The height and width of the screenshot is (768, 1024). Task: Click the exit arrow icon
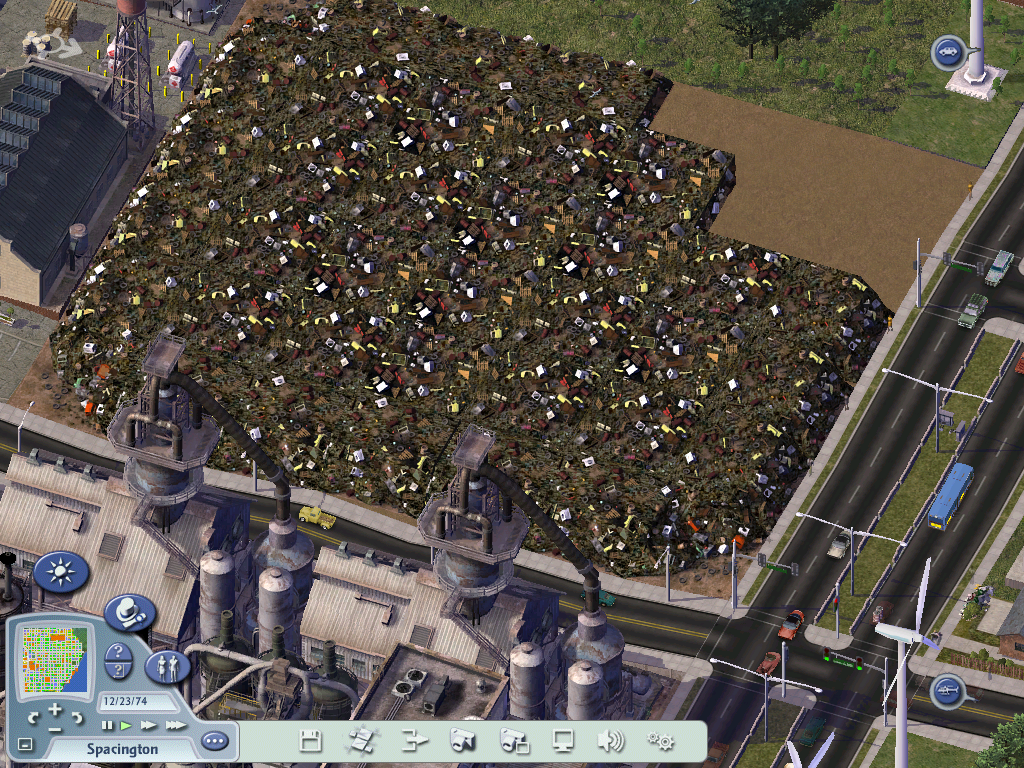click(x=414, y=741)
